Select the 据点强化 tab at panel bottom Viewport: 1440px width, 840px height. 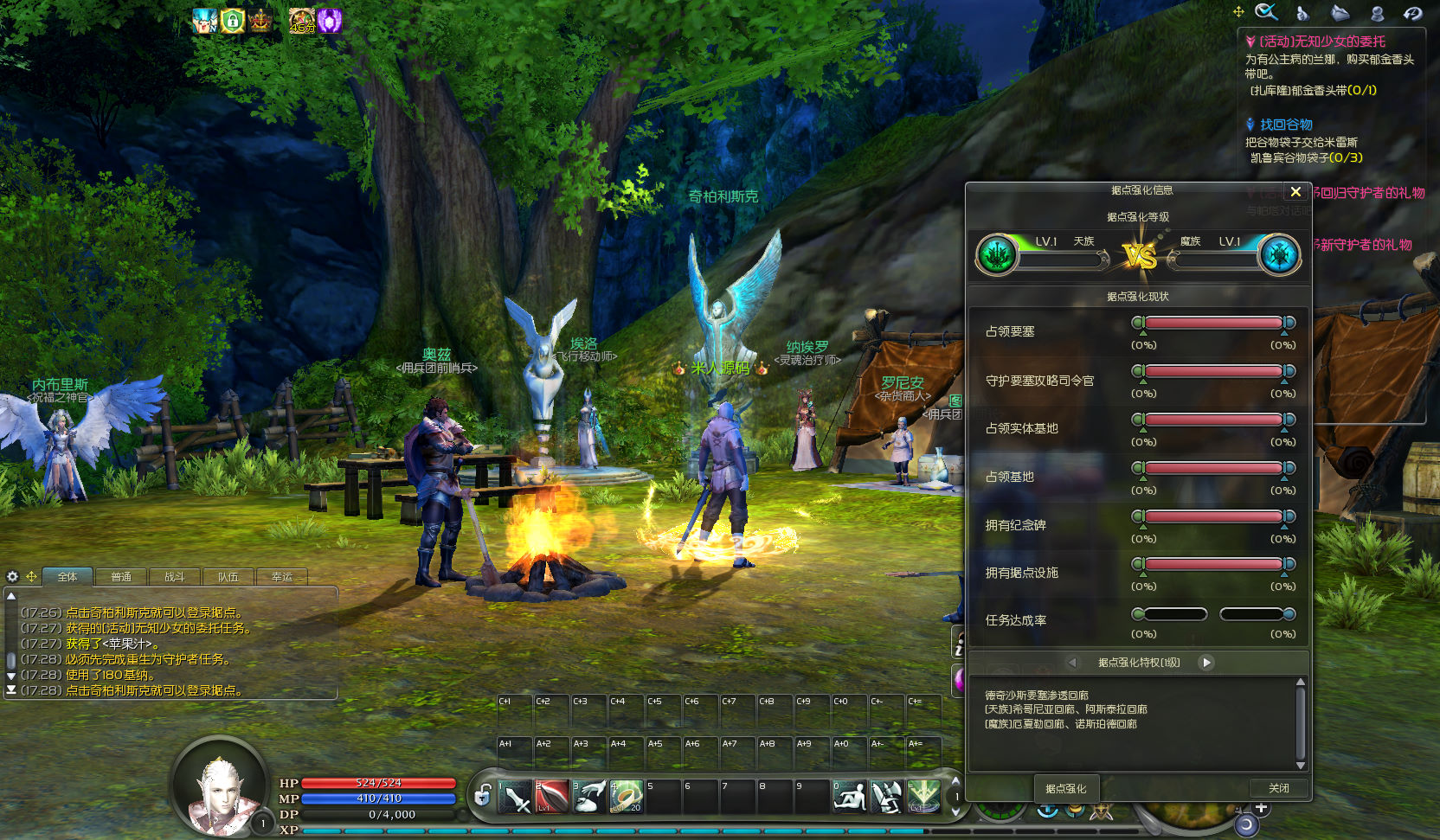pos(1065,789)
